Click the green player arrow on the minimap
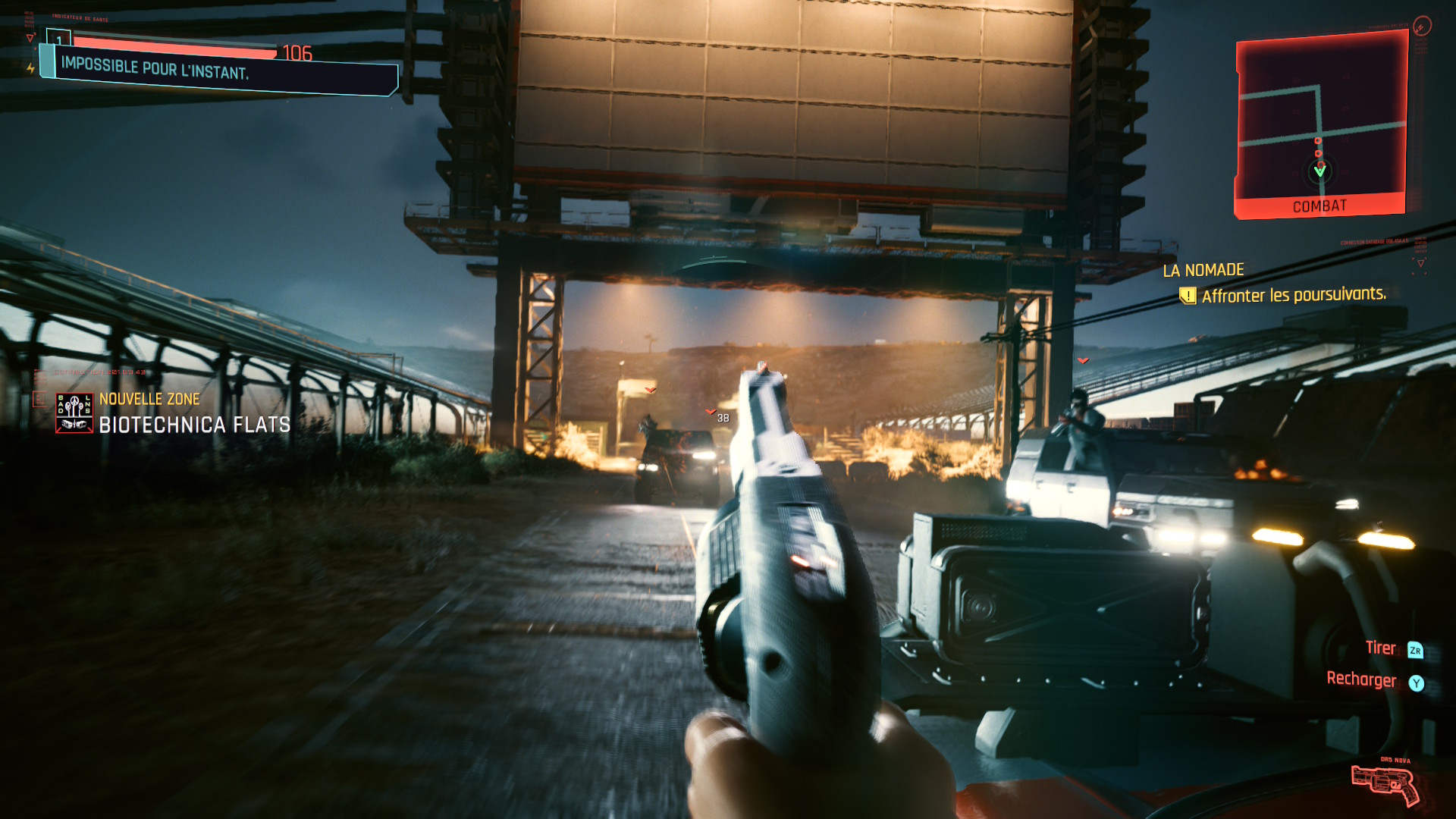1456x819 pixels. [x=1320, y=171]
